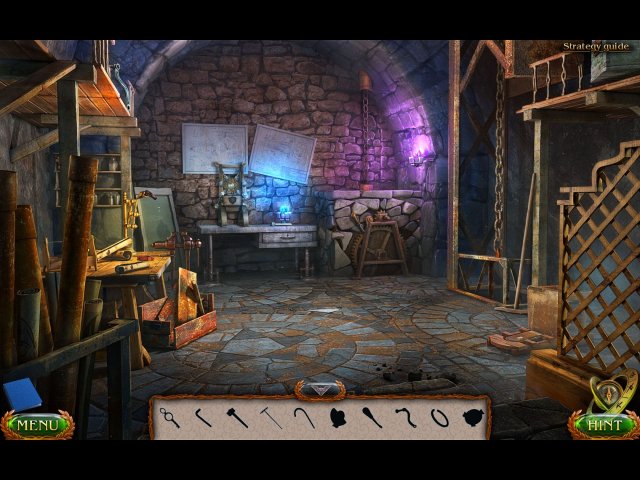Select the magnifying glass silhouette
Viewport: 640px width, 480px height.
(170, 417)
